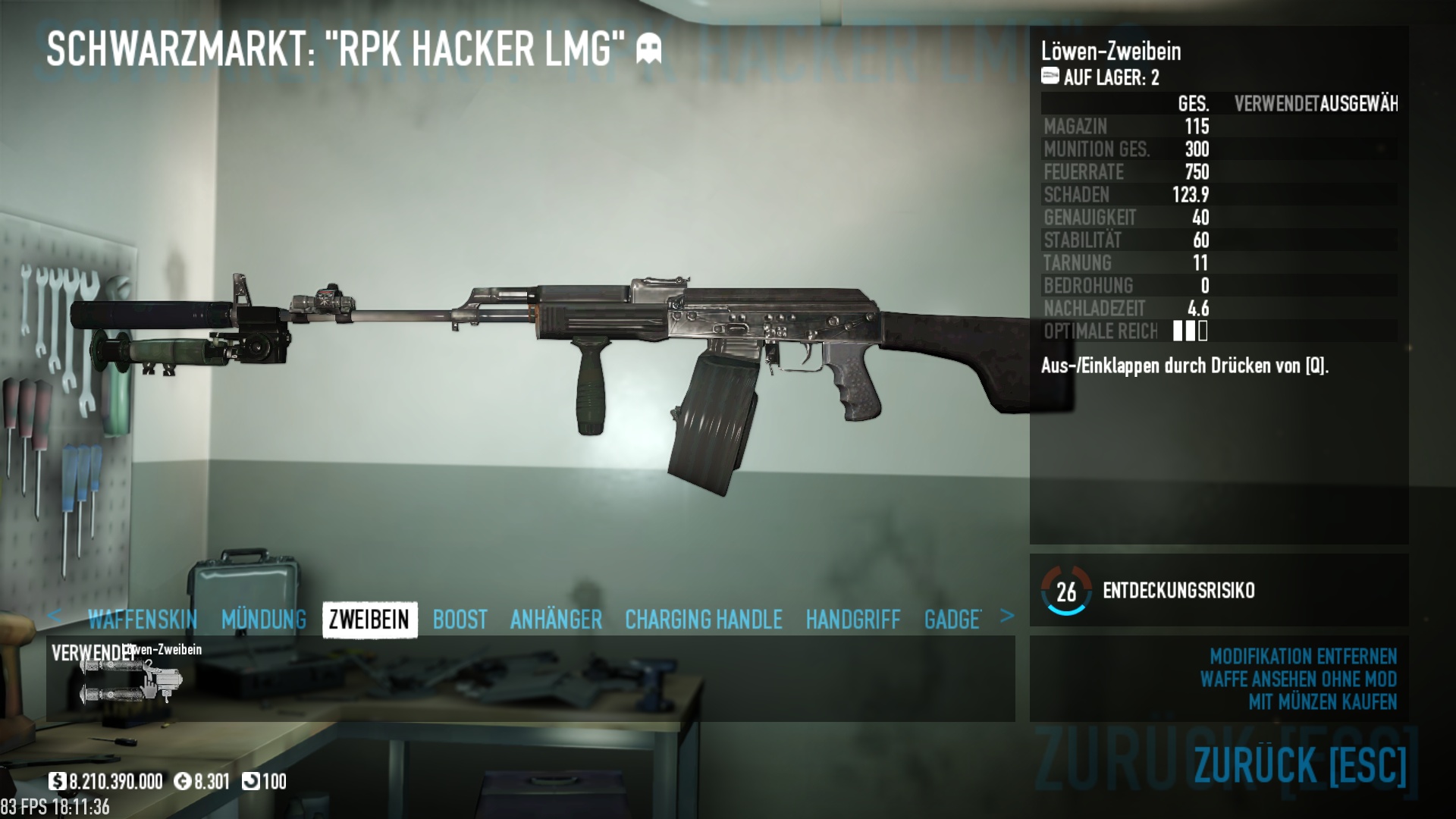The width and height of the screenshot is (1456, 819).
Task: Choose the Handgriff tab
Action: (x=853, y=620)
